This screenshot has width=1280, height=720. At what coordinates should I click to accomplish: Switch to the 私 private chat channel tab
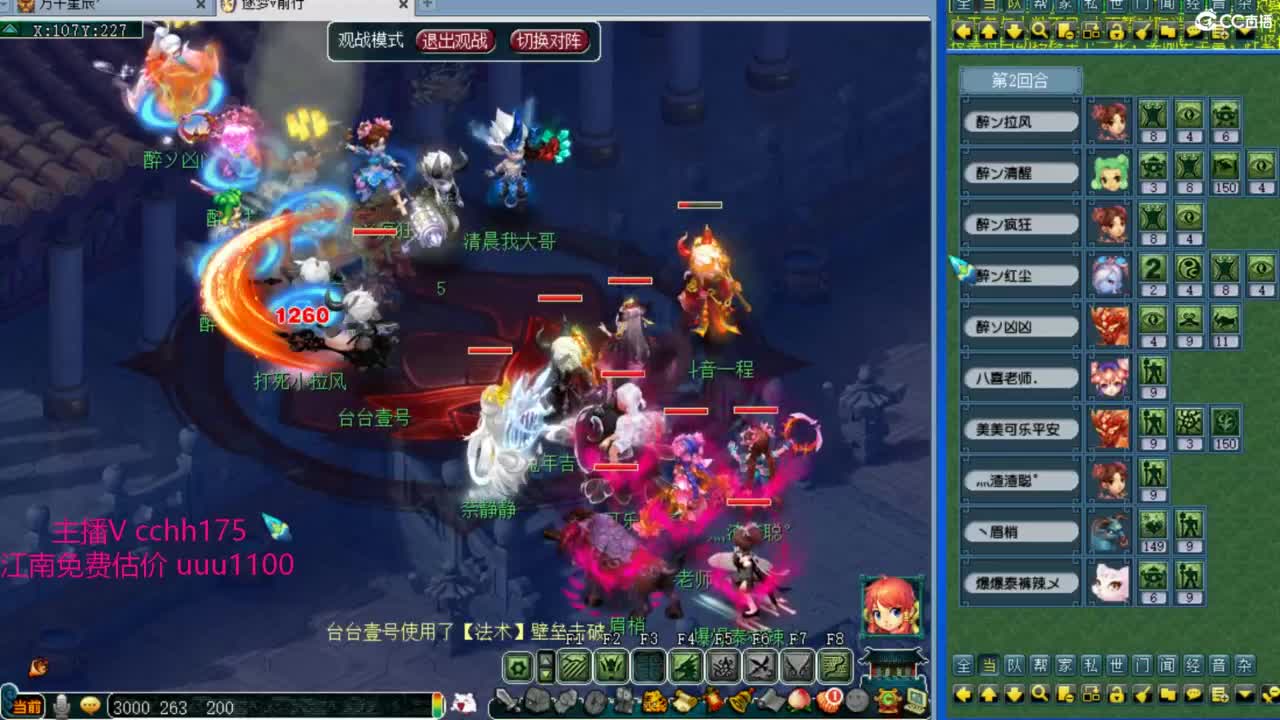pyautogui.click(x=1091, y=666)
